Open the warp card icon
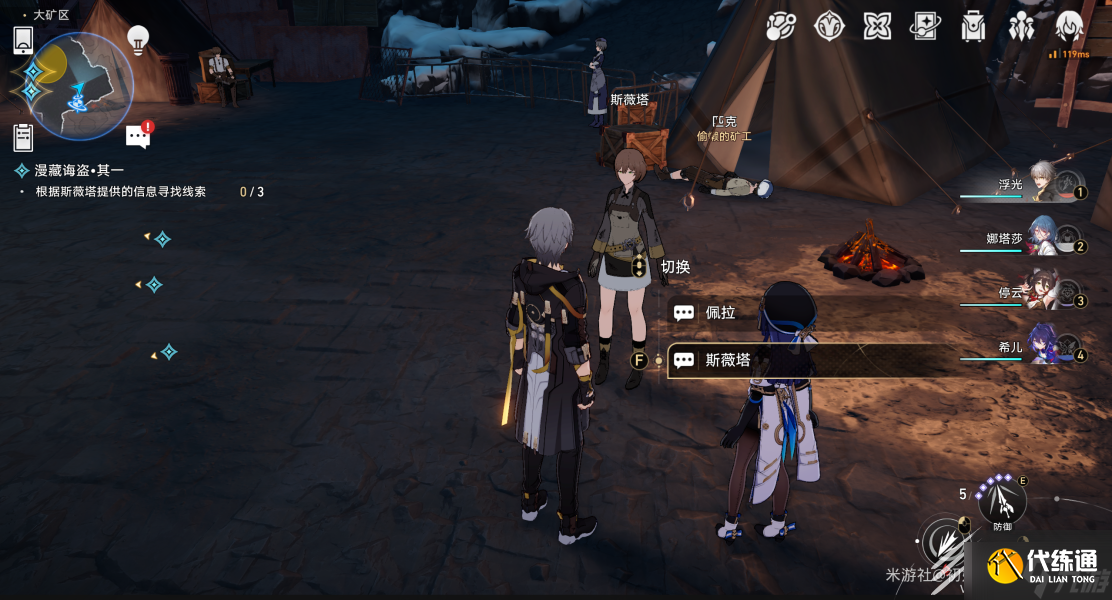This screenshot has width=1112, height=600. pos(925,27)
